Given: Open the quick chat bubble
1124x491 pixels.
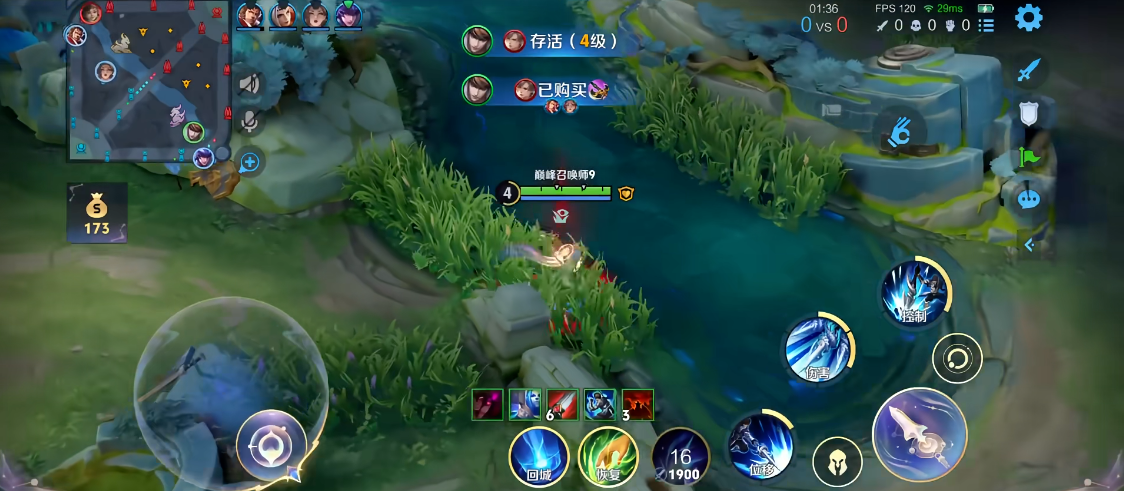Looking at the screenshot, I should click(x=1029, y=198).
